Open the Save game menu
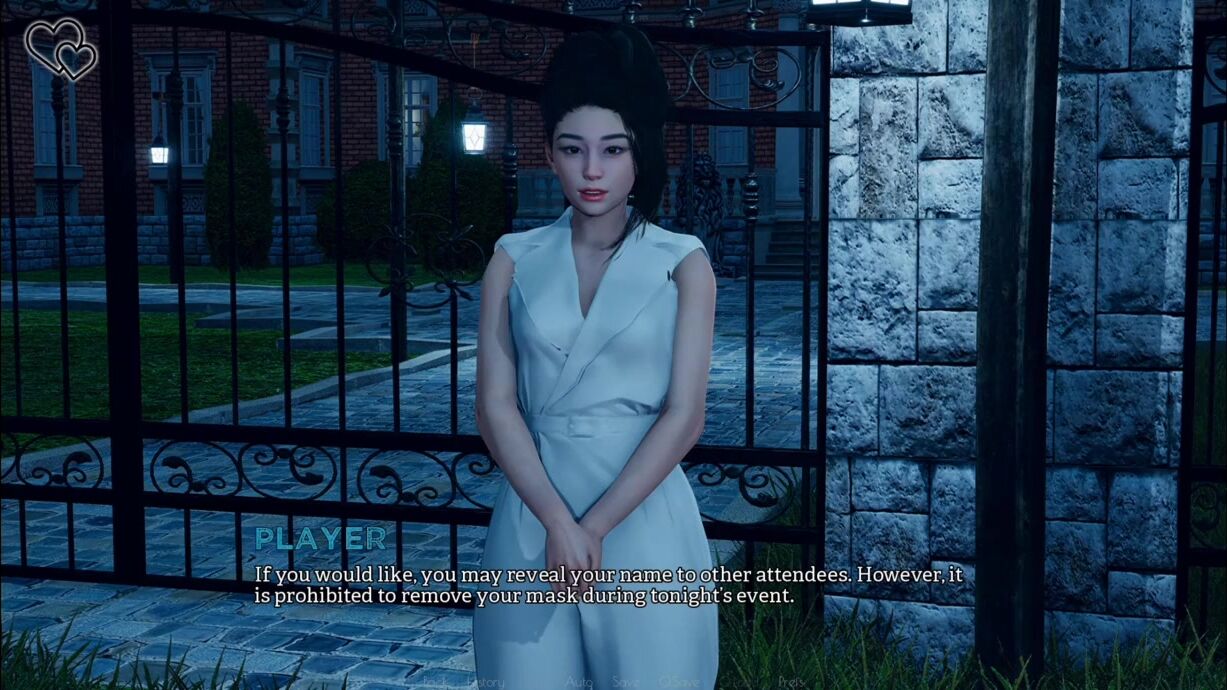Viewport: 1227px width, 690px height. click(x=626, y=681)
